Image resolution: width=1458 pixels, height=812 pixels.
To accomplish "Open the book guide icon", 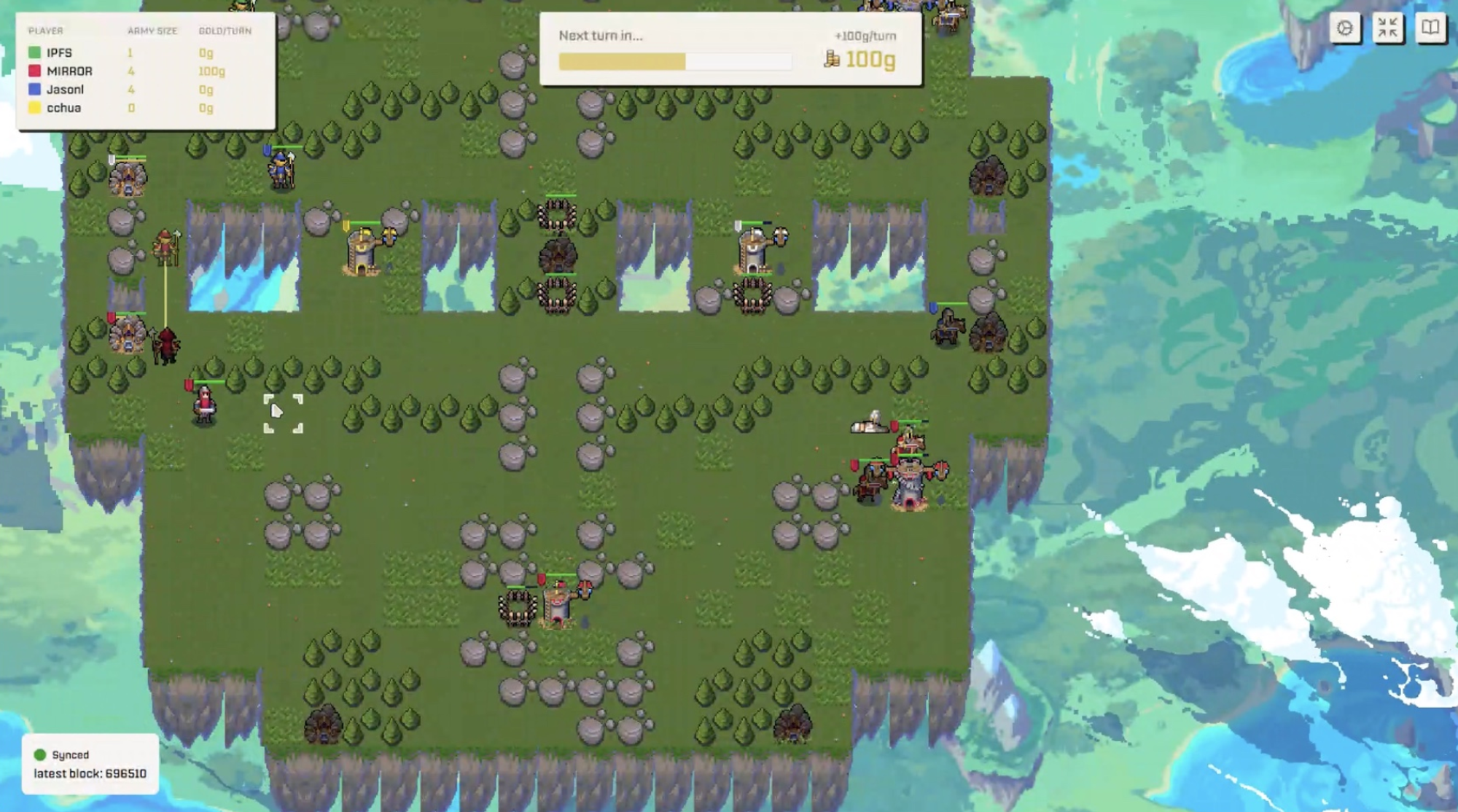I will tap(1430, 28).
